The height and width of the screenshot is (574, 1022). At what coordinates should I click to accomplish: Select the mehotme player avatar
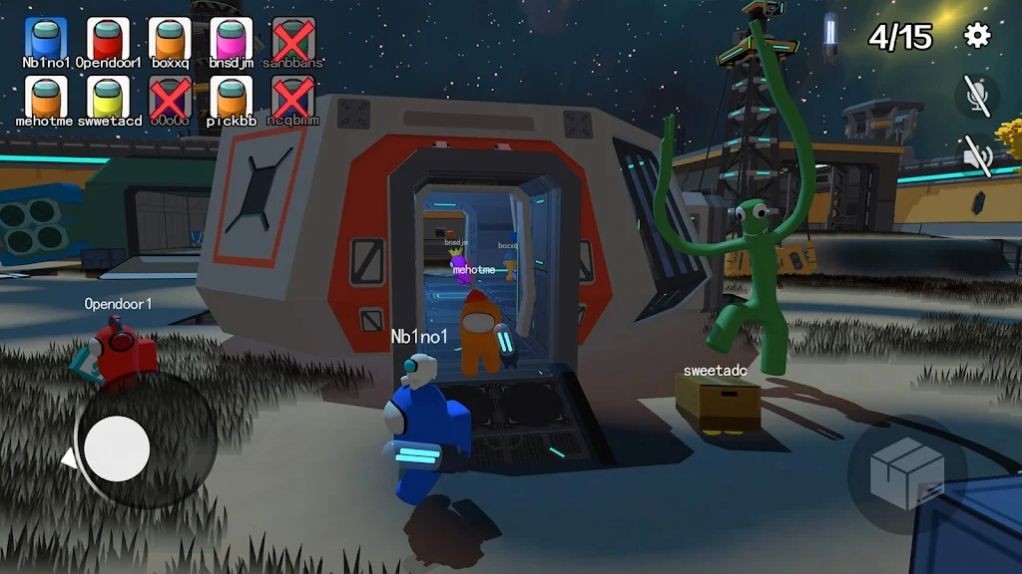point(45,97)
